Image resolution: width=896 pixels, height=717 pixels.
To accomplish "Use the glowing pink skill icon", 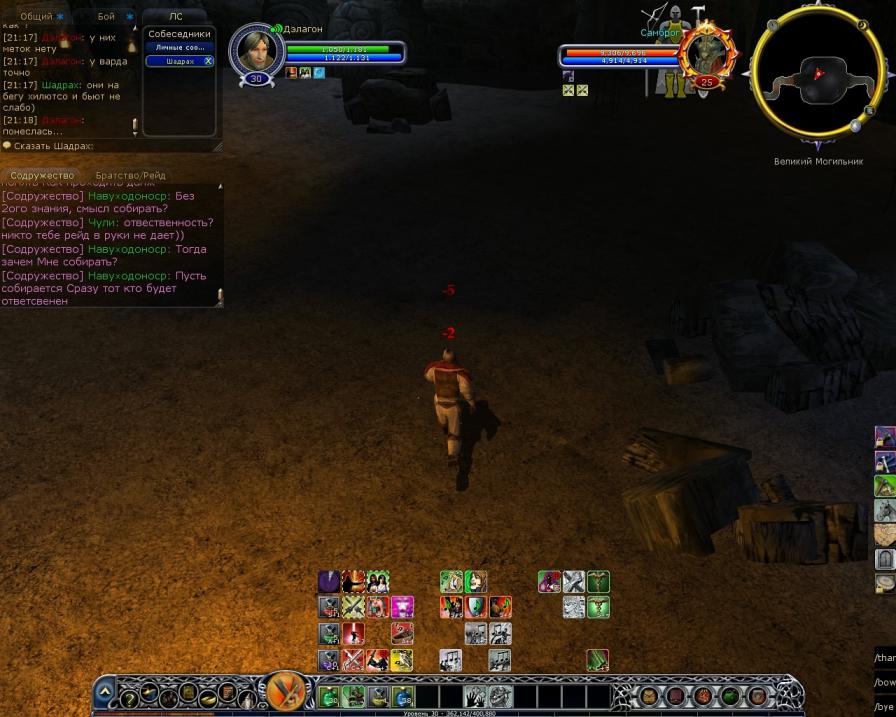I will coord(402,607).
